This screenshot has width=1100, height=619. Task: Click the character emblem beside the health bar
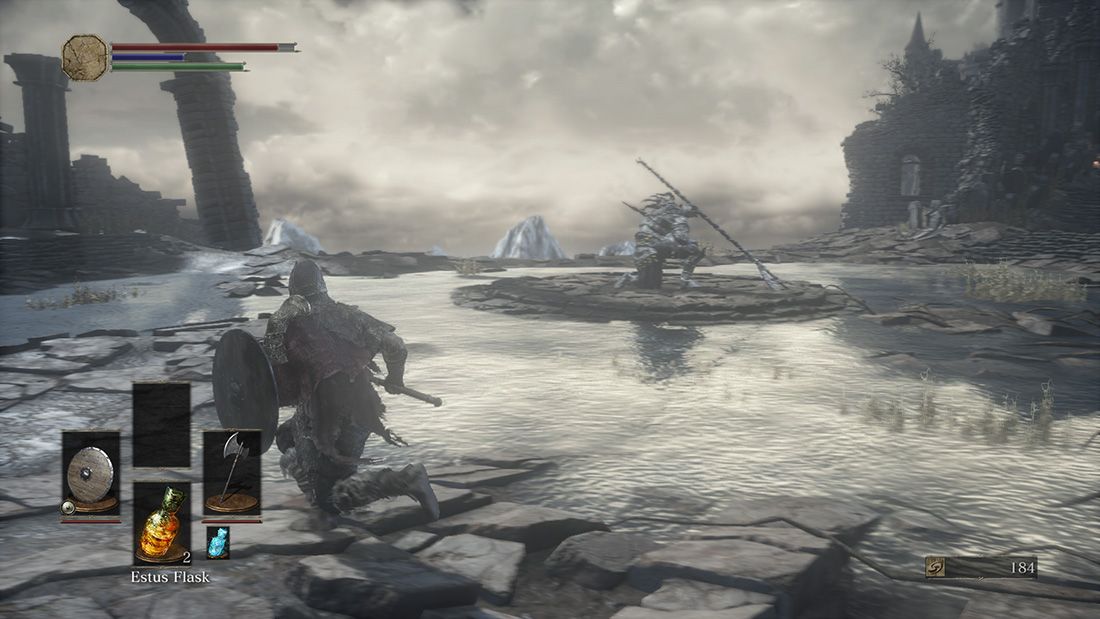point(85,57)
